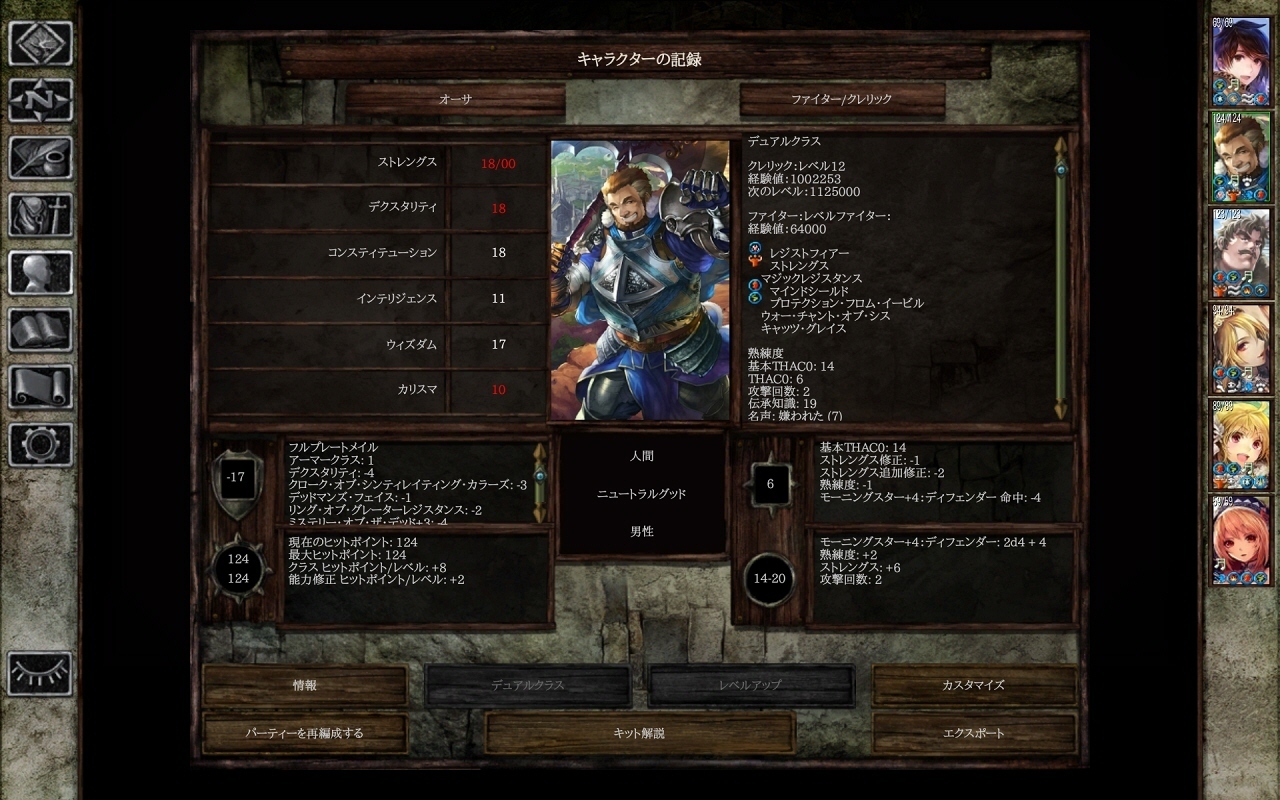Select the mustached man's party portrait
The height and width of the screenshot is (800, 1280).
pyautogui.click(x=1240, y=251)
